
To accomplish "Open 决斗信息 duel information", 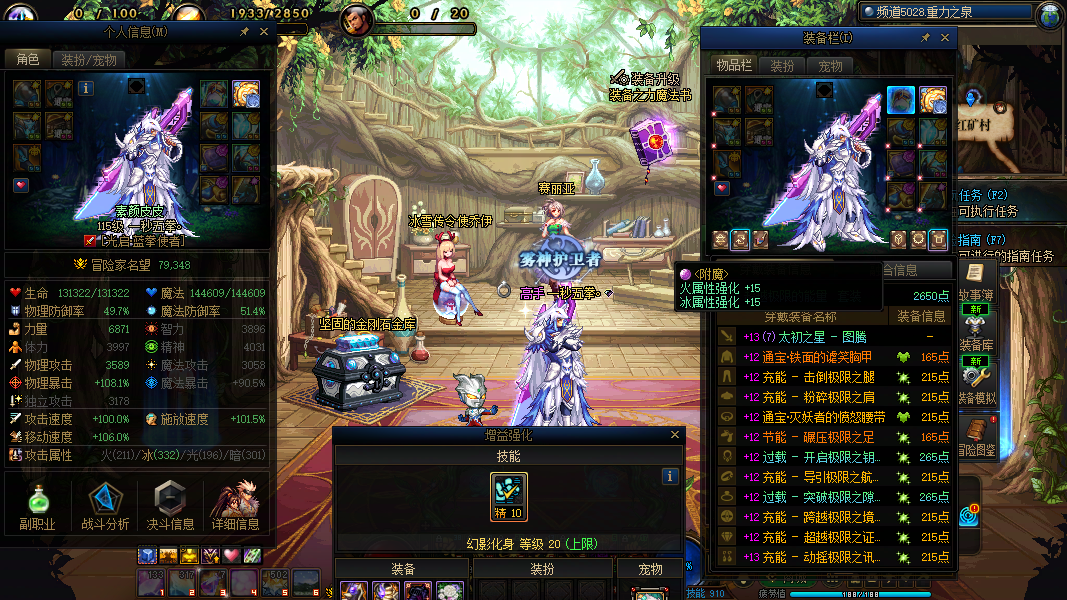I will (x=170, y=507).
